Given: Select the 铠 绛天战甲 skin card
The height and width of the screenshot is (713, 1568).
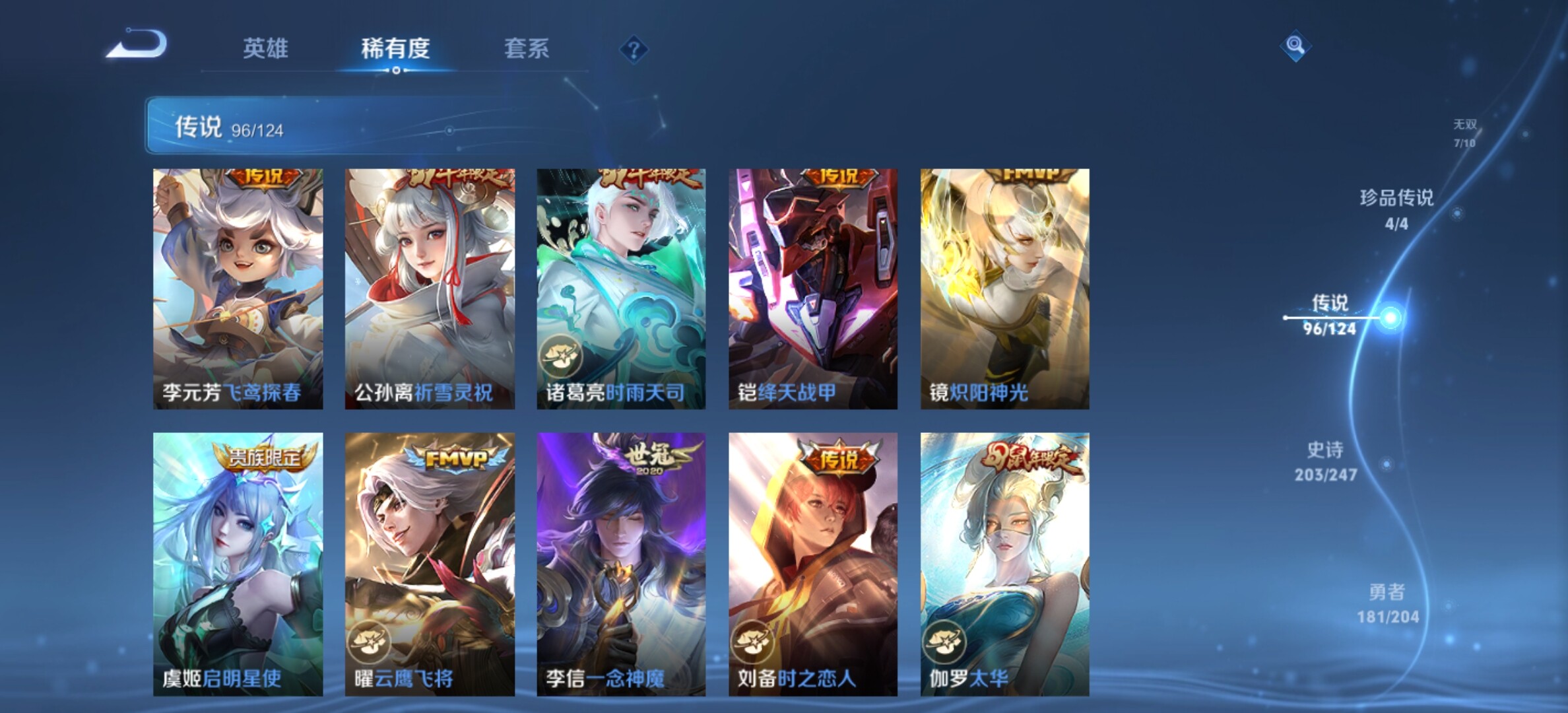Looking at the screenshot, I should [813, 289].
